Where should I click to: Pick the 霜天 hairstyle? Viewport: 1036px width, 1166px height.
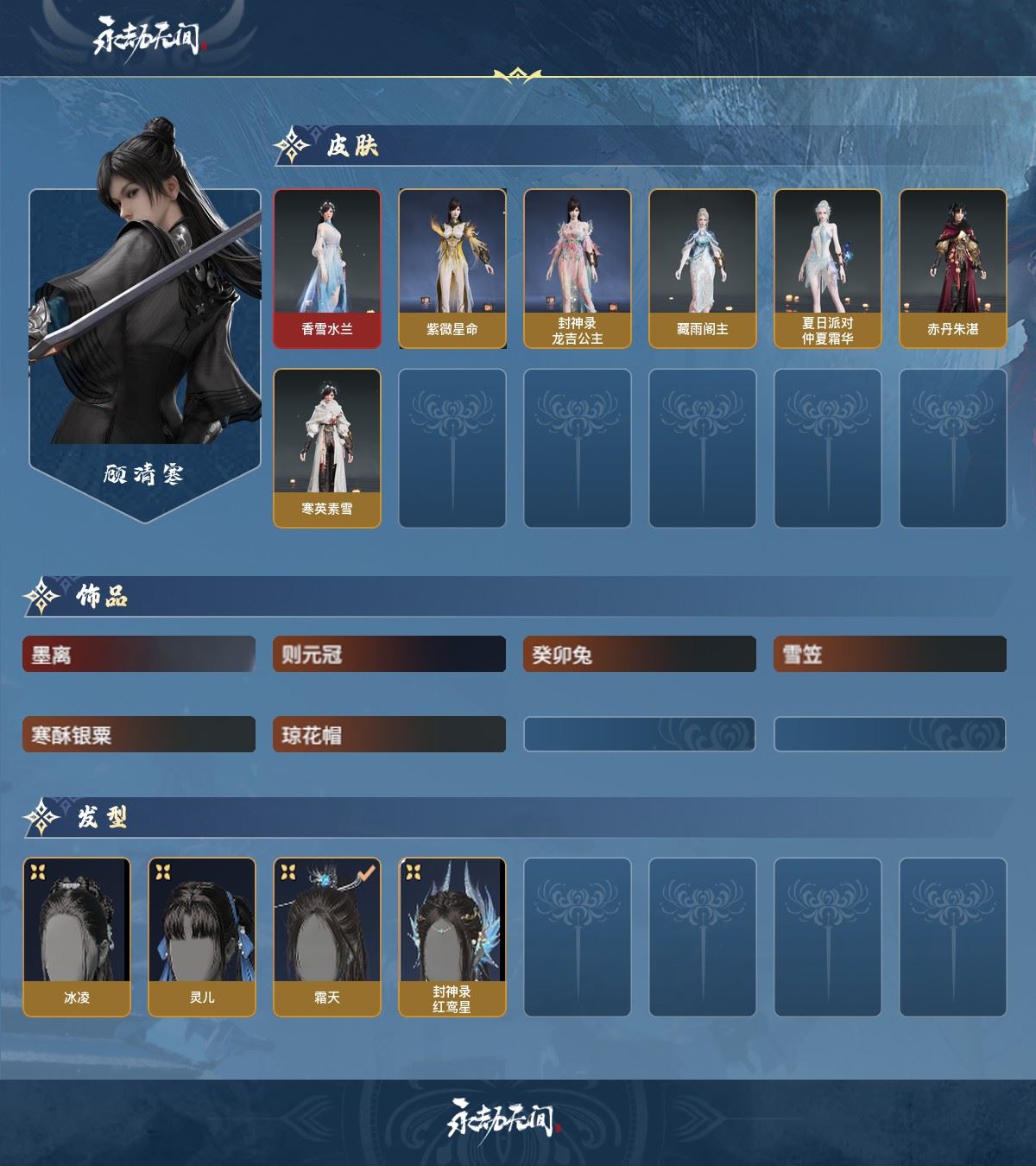327,937
